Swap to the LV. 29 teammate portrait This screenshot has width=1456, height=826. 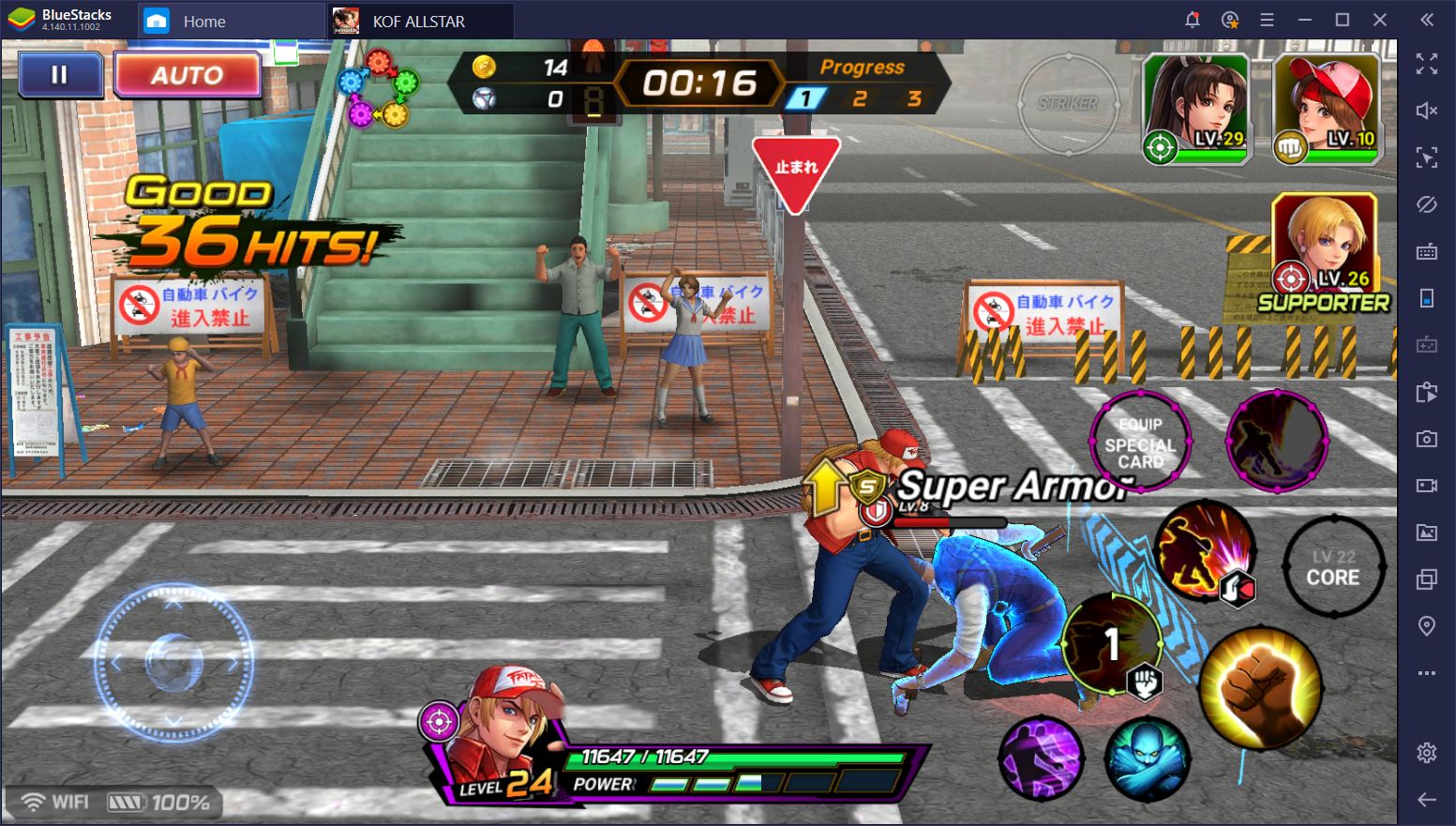(x=1196, y=108)
